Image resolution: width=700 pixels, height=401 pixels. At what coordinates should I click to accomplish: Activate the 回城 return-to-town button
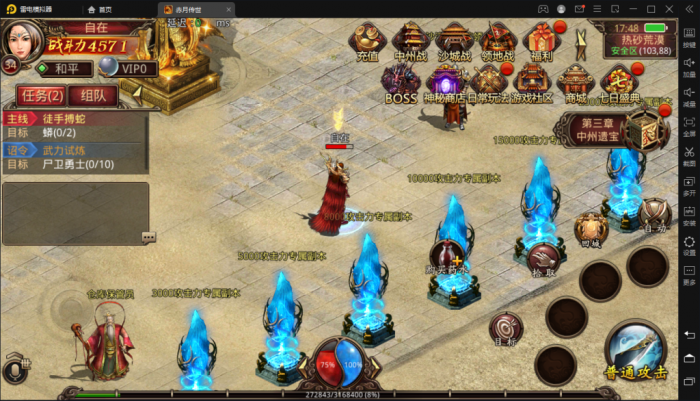coord(591,228)
